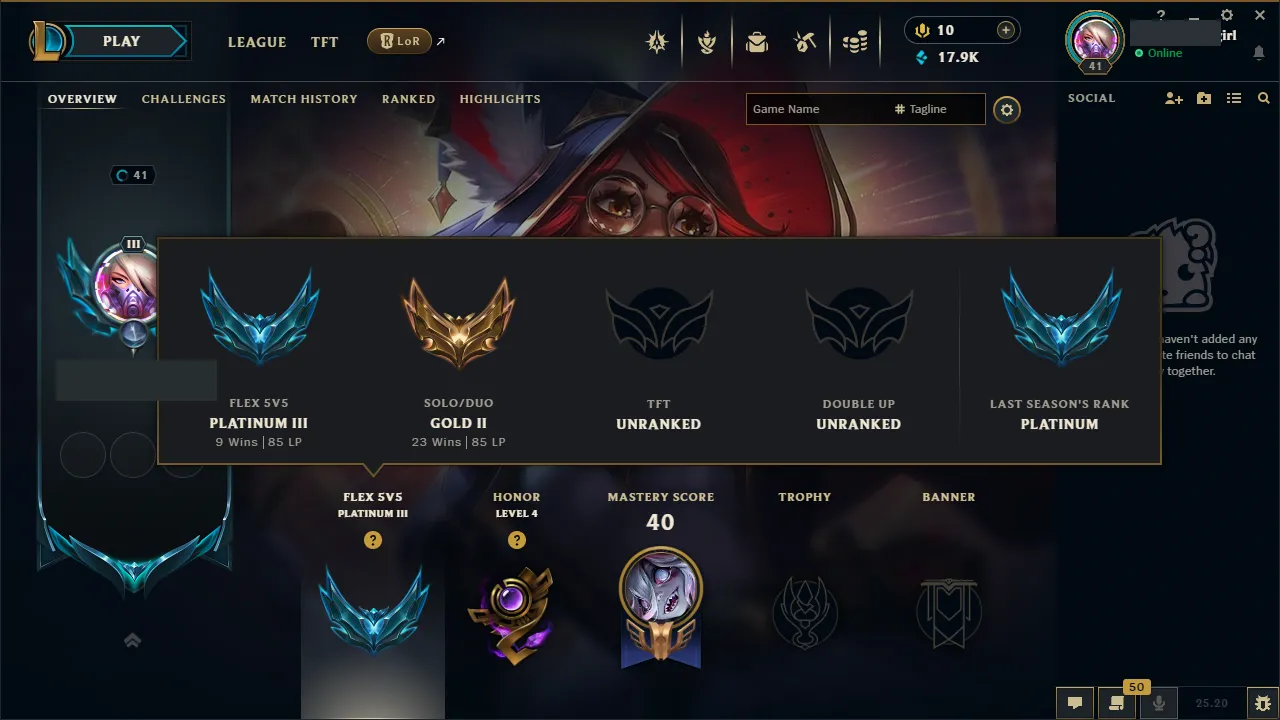Open the Events hub icon
1280x720 pixels.
coord(657,42)
